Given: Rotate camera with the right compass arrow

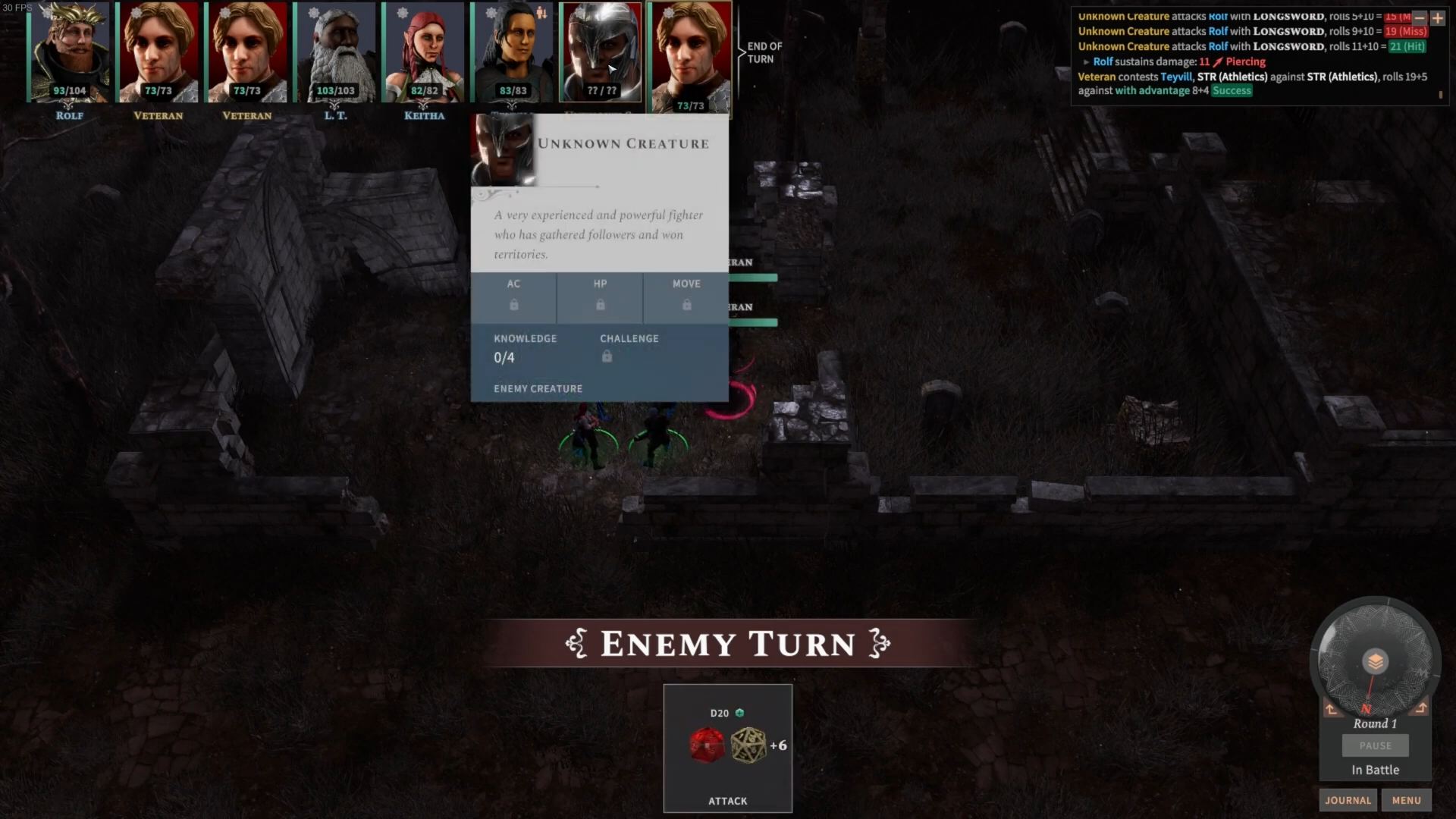Looking at the screenshot, I should (1421, 708).
